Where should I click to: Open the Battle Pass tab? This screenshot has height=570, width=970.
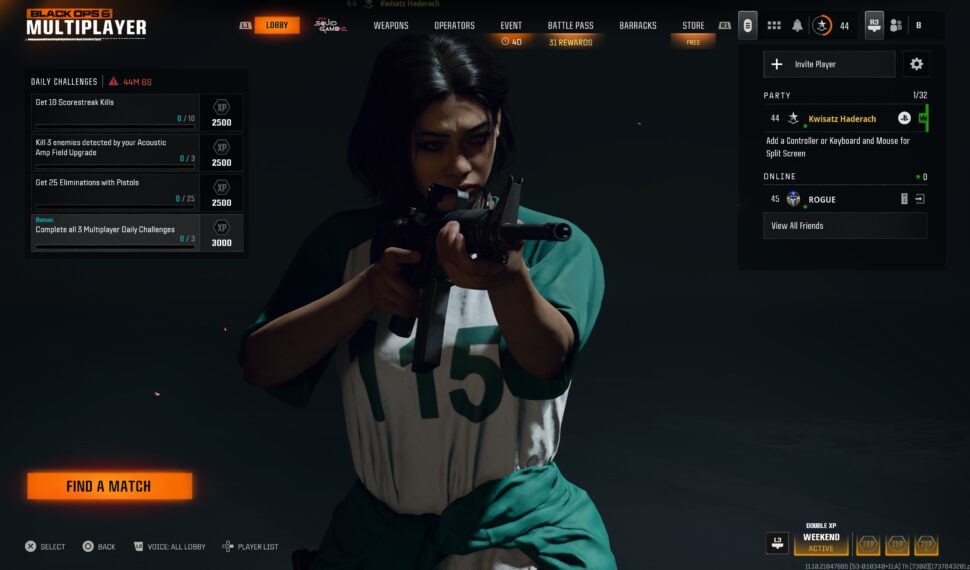click(x=570, y=25)
